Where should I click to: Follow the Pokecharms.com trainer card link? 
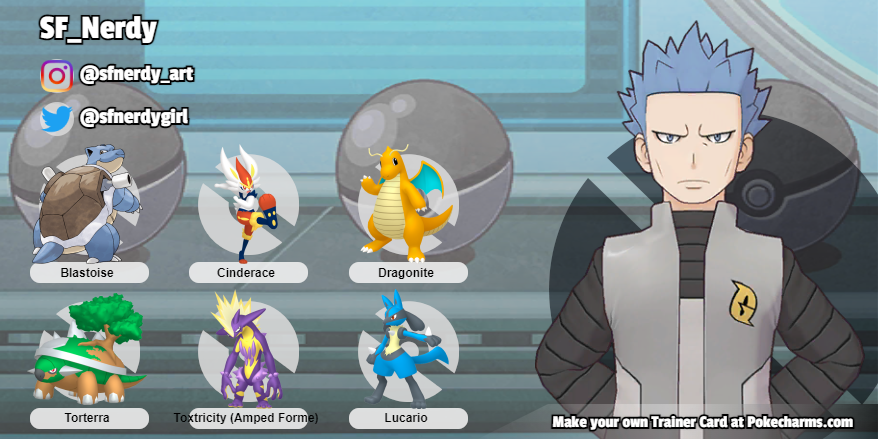tap(702, 422)
